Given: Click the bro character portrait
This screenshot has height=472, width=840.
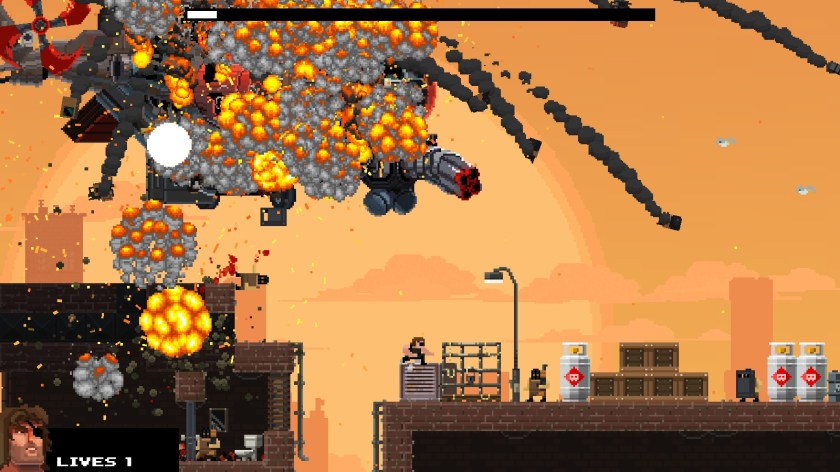Looking at the screenshot, I should coord(24,439).
